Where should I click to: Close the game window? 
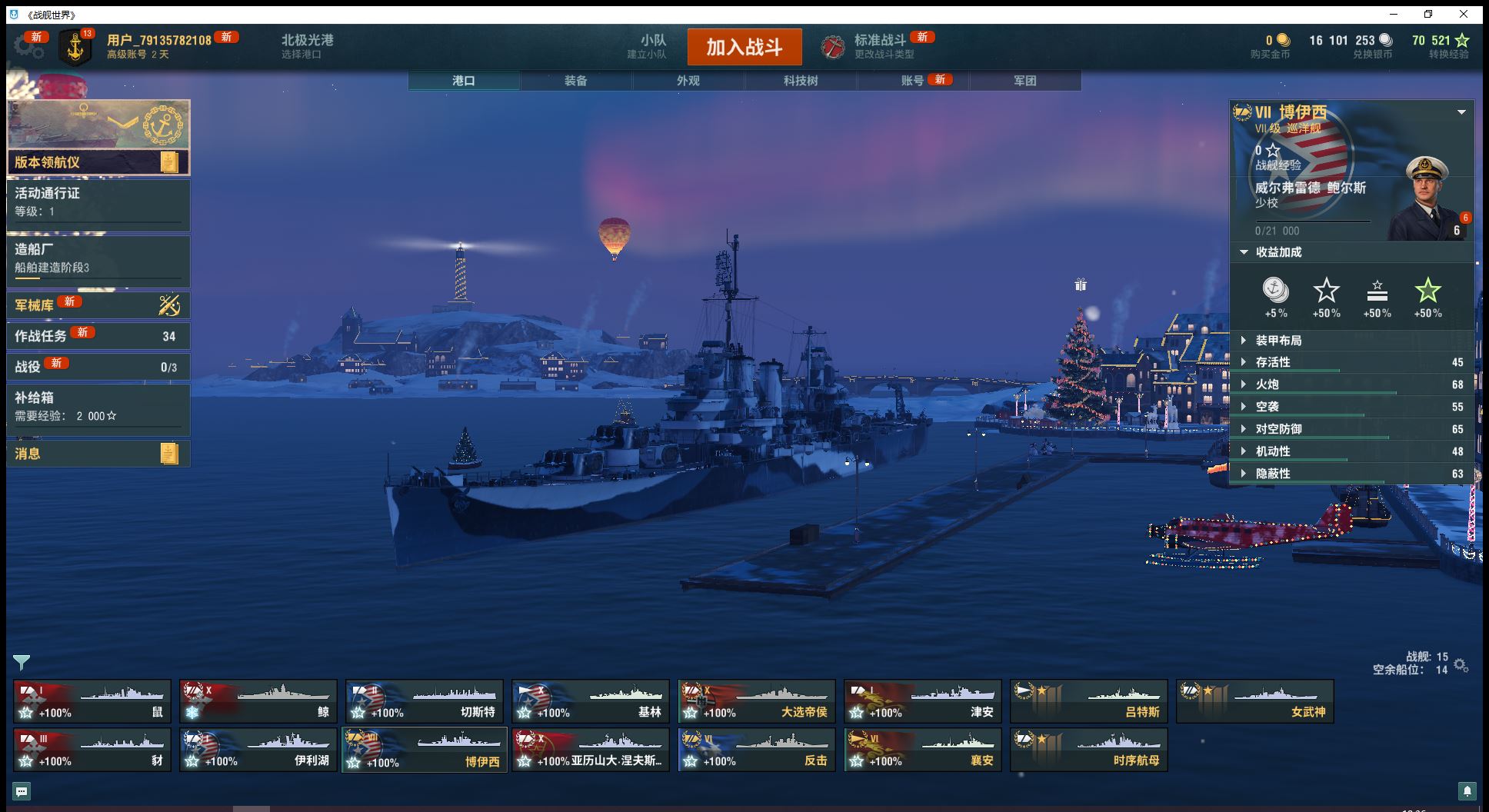1464,14
